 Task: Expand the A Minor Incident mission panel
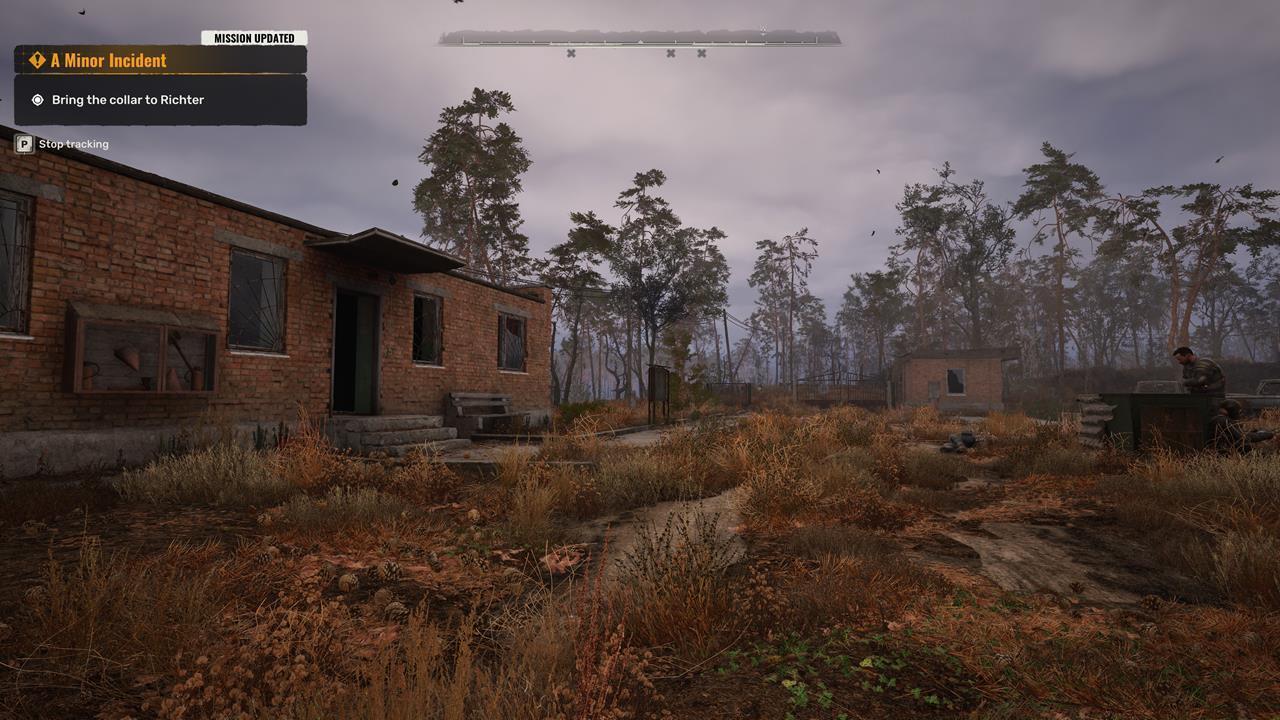(x=160, y=60)
